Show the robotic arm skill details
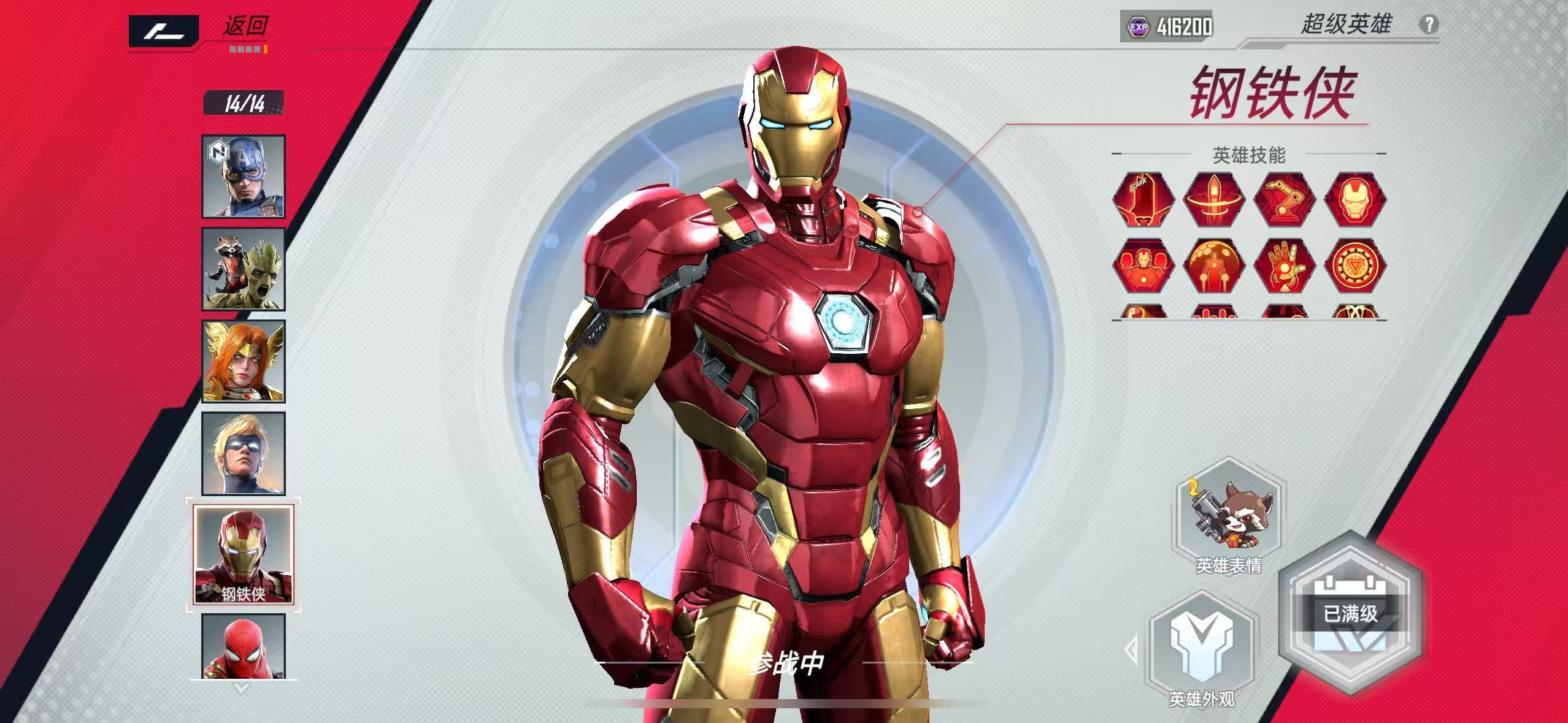This screenshot has height=723, width=1568. pos(1285,200)
